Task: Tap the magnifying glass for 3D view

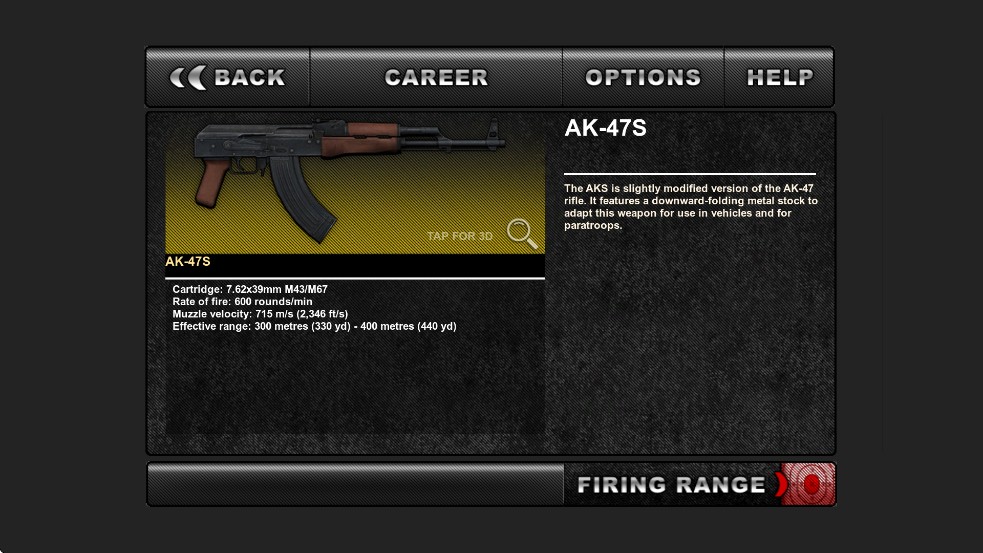Action: click(522, 233)
